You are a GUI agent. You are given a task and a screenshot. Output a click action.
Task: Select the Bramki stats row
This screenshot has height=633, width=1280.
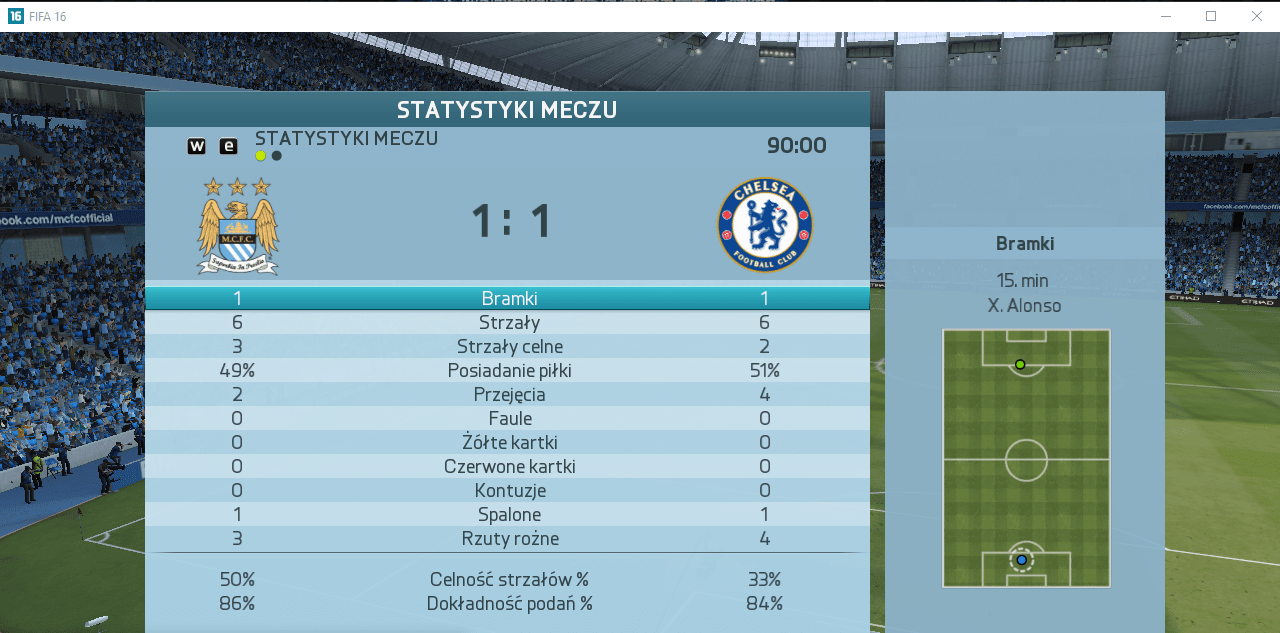(x=508, y=298)
